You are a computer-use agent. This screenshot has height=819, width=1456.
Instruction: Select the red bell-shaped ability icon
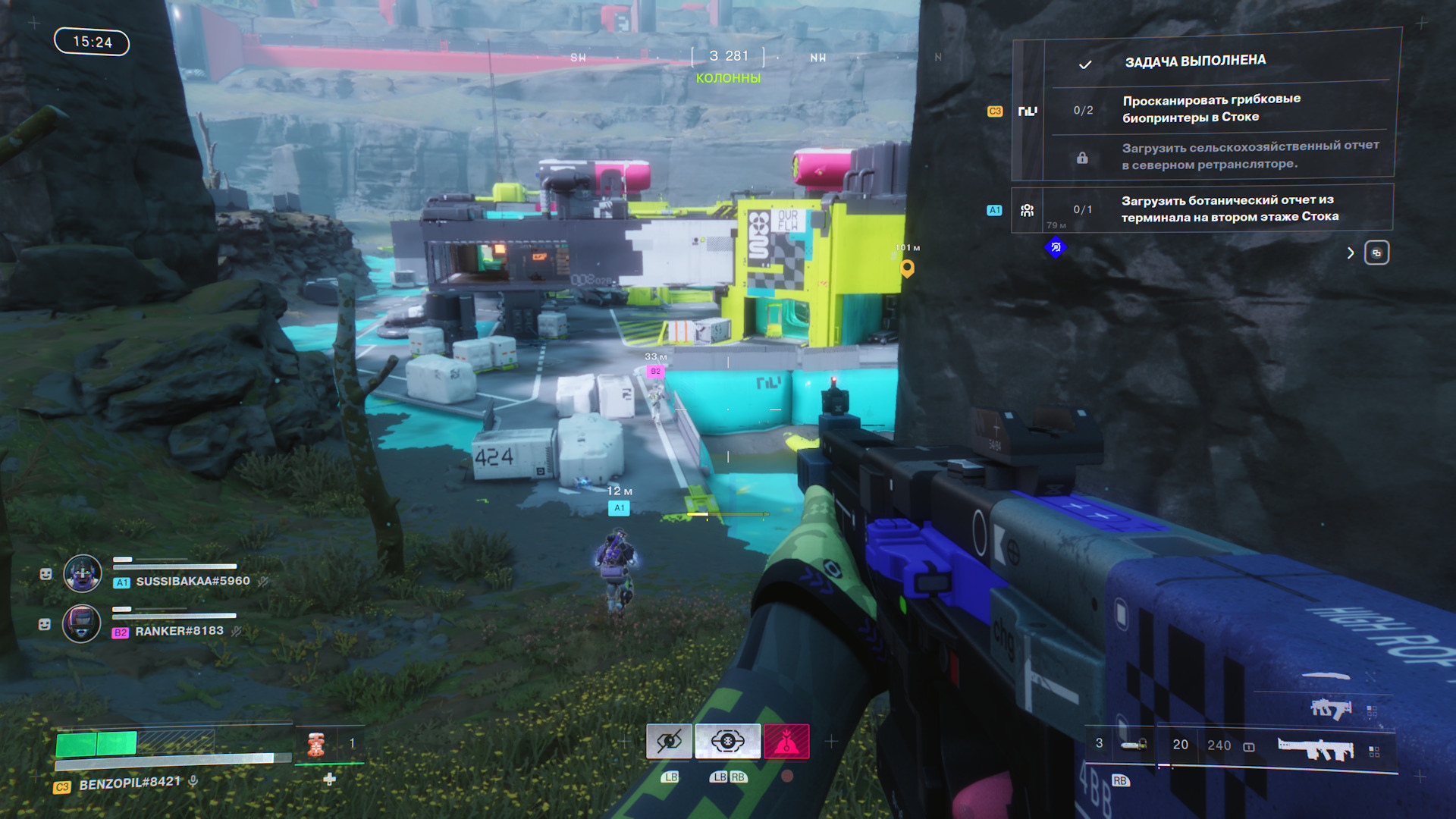click(x=786, y=741)
